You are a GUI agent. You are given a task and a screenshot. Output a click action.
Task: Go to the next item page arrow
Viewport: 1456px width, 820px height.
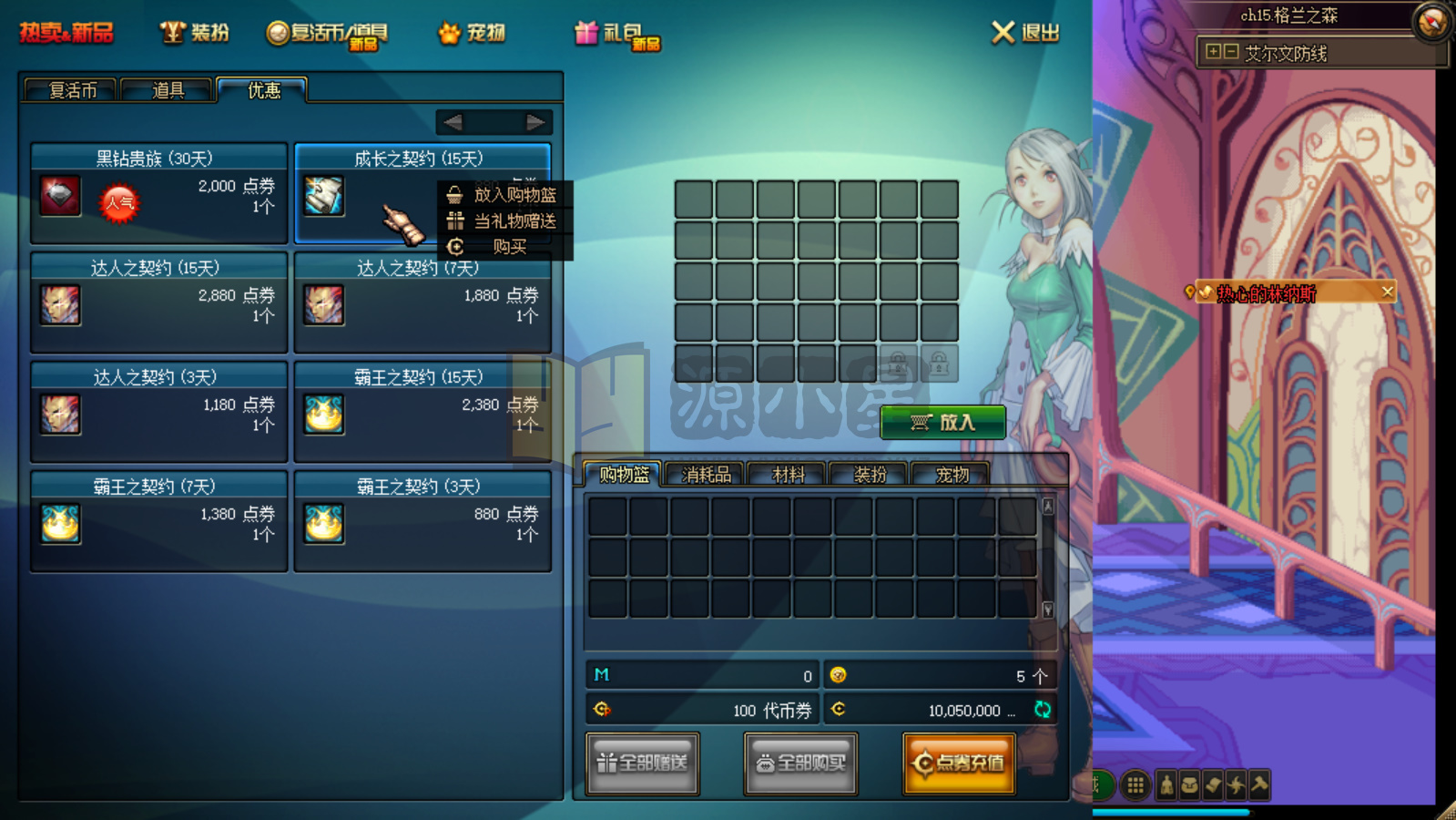[535, 122]
